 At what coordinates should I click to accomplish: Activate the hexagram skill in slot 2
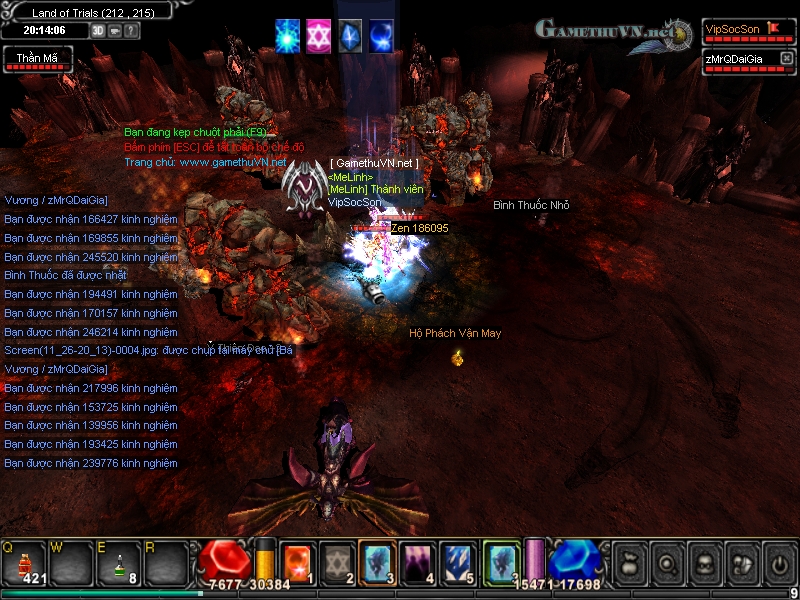pyautogui.click(x=337, y=560)
